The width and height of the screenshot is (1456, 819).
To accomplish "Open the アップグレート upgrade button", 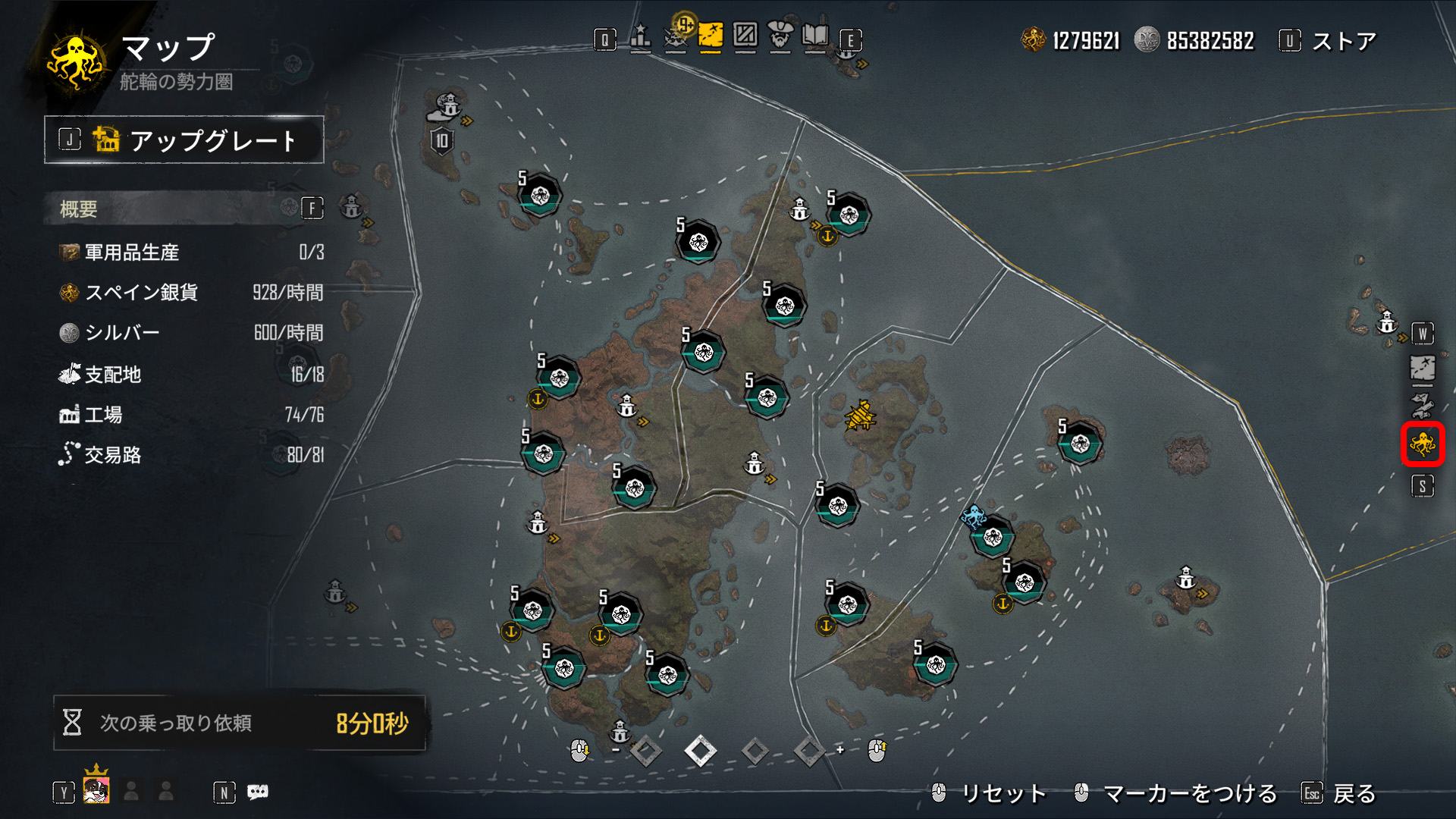I will coord(184,140).
